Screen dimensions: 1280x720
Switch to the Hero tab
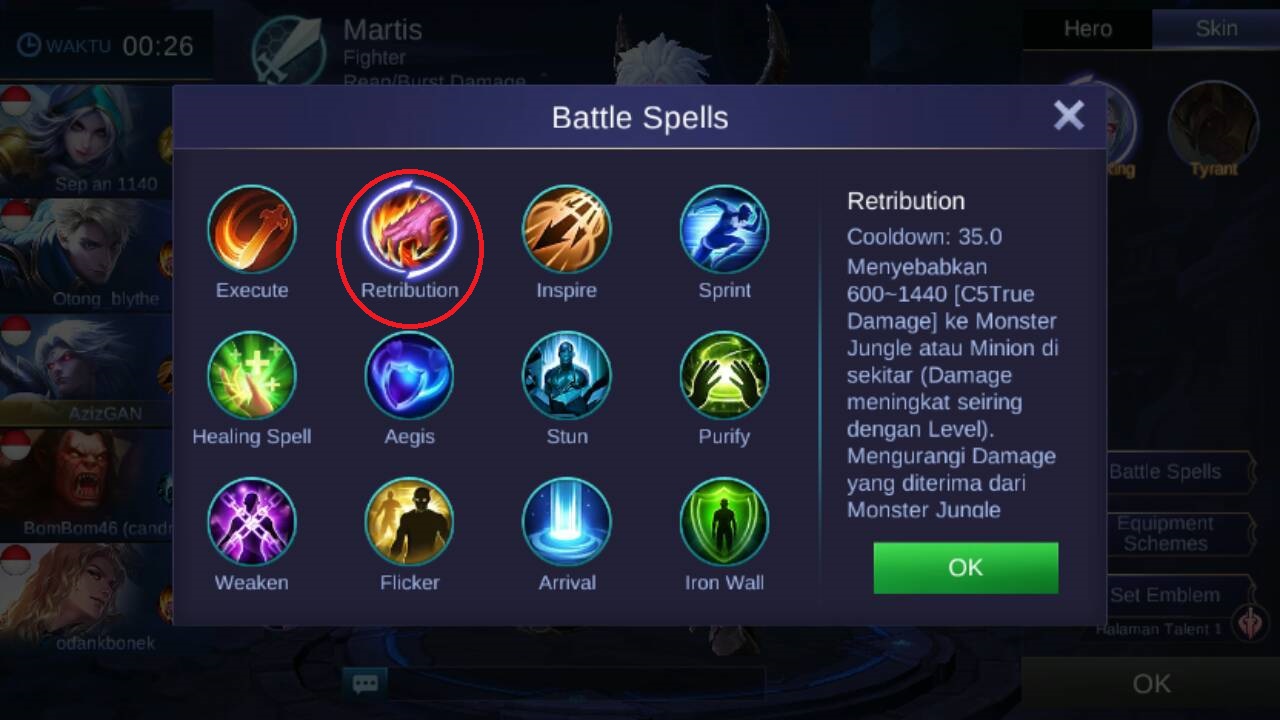(1087, 29)
